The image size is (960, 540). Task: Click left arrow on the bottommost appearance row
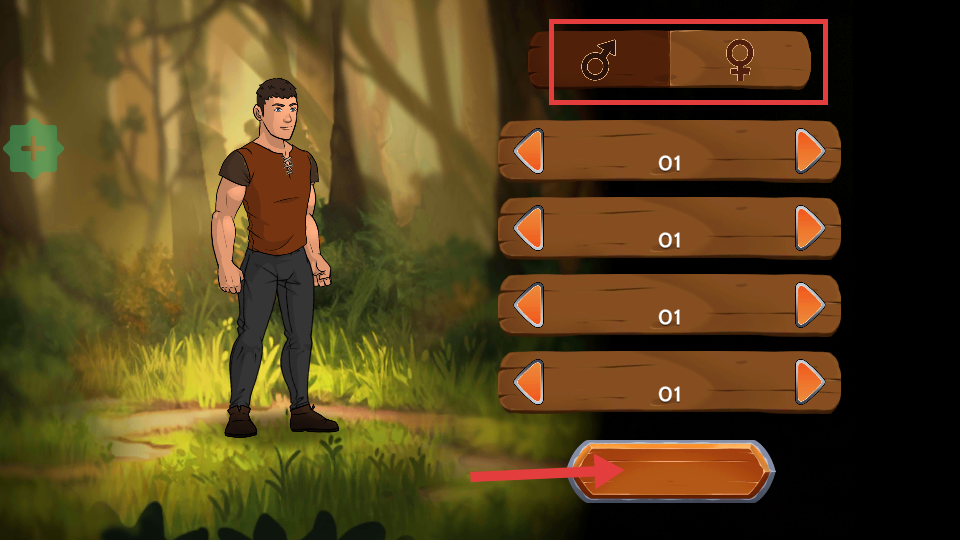(528, 381)
